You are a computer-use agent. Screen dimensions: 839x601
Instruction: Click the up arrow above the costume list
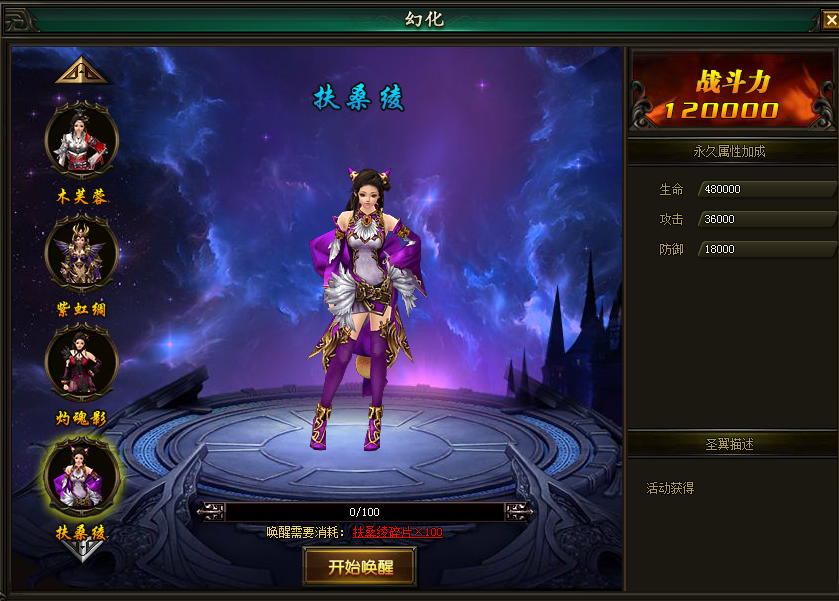(x=81, y=71)
